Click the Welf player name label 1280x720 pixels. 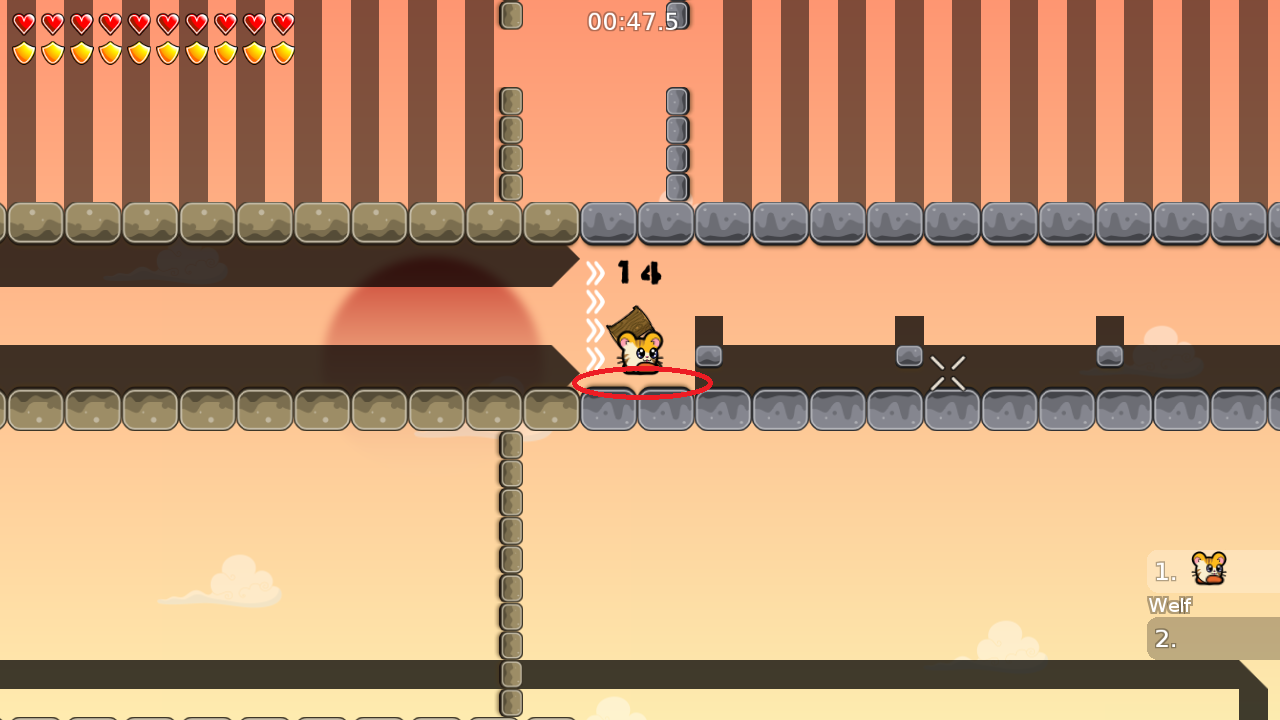coord(1170,605)
